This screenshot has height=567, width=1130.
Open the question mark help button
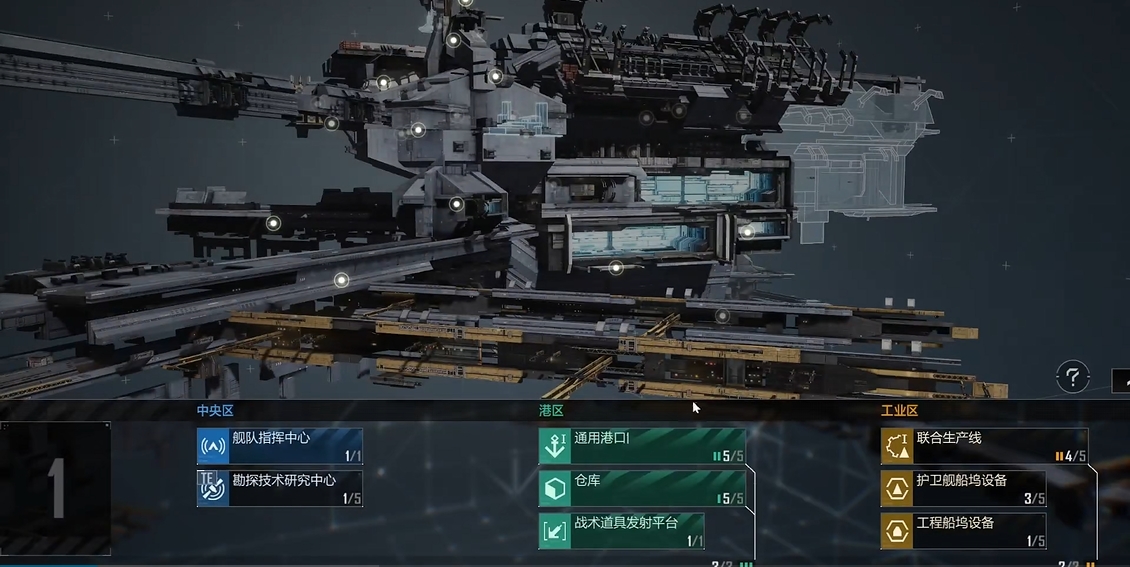[1072, 377]
